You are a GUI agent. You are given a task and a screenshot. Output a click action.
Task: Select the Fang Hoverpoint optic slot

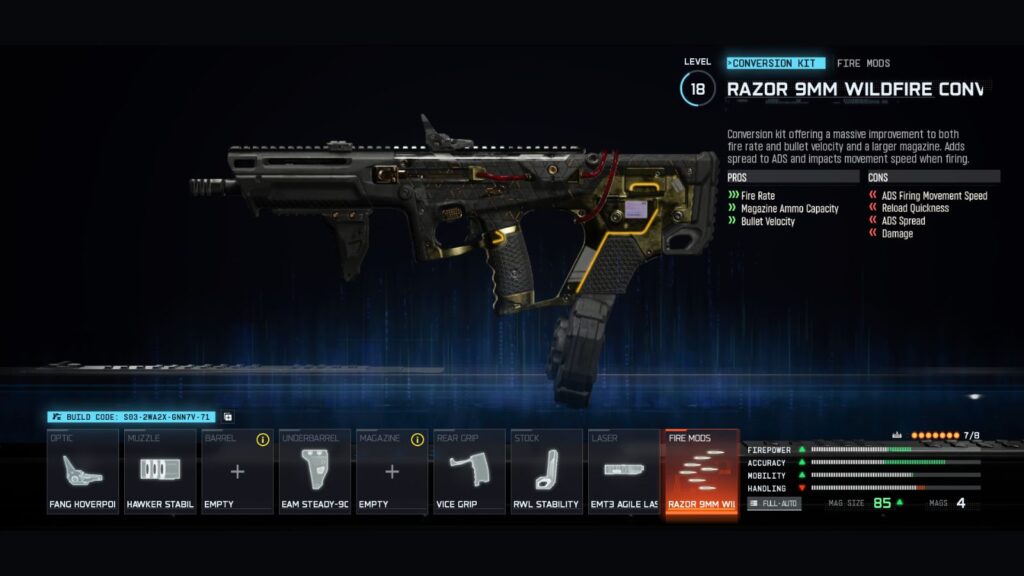83,471
